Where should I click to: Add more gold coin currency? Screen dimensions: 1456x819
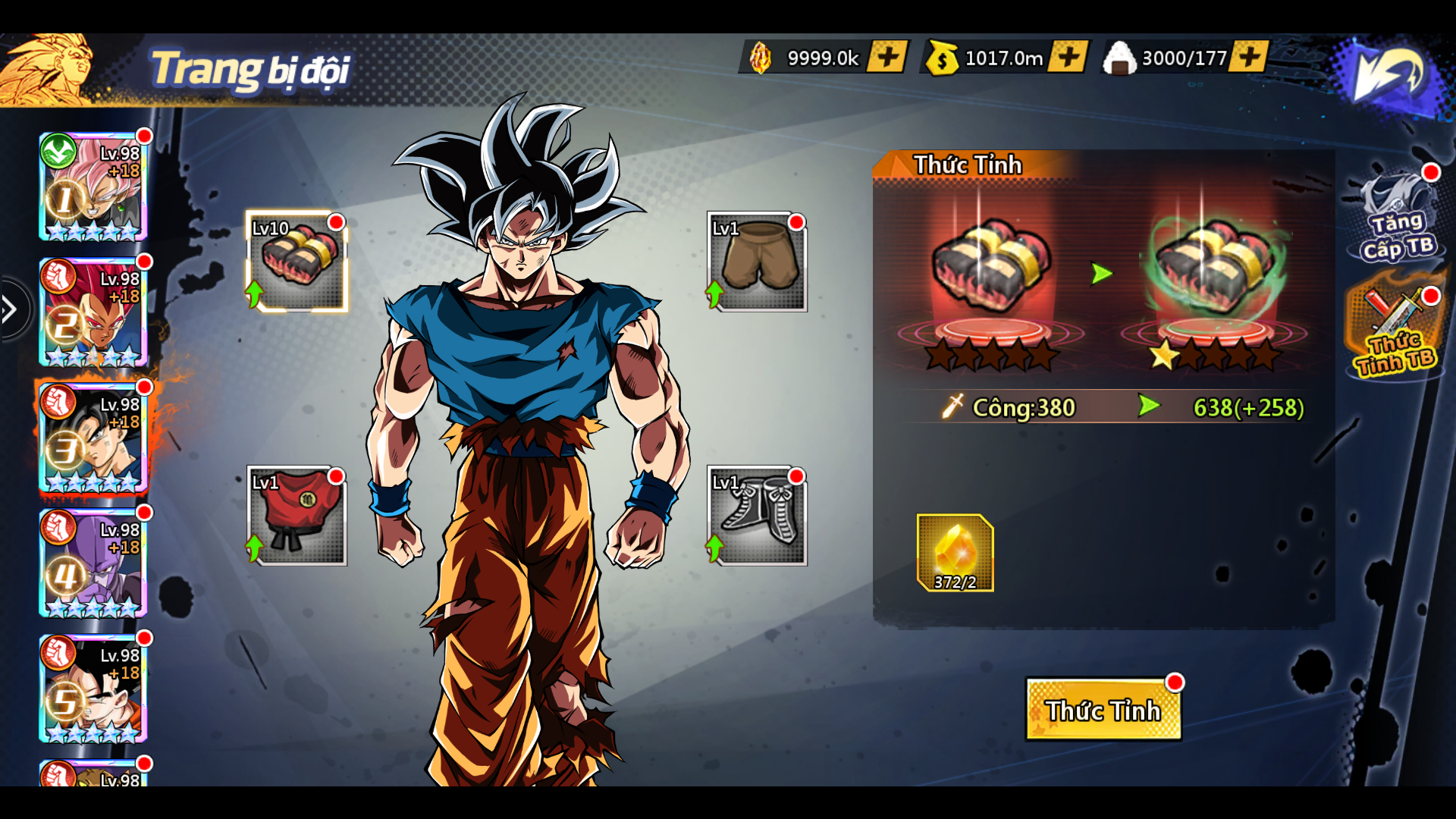click(1068, 57)
